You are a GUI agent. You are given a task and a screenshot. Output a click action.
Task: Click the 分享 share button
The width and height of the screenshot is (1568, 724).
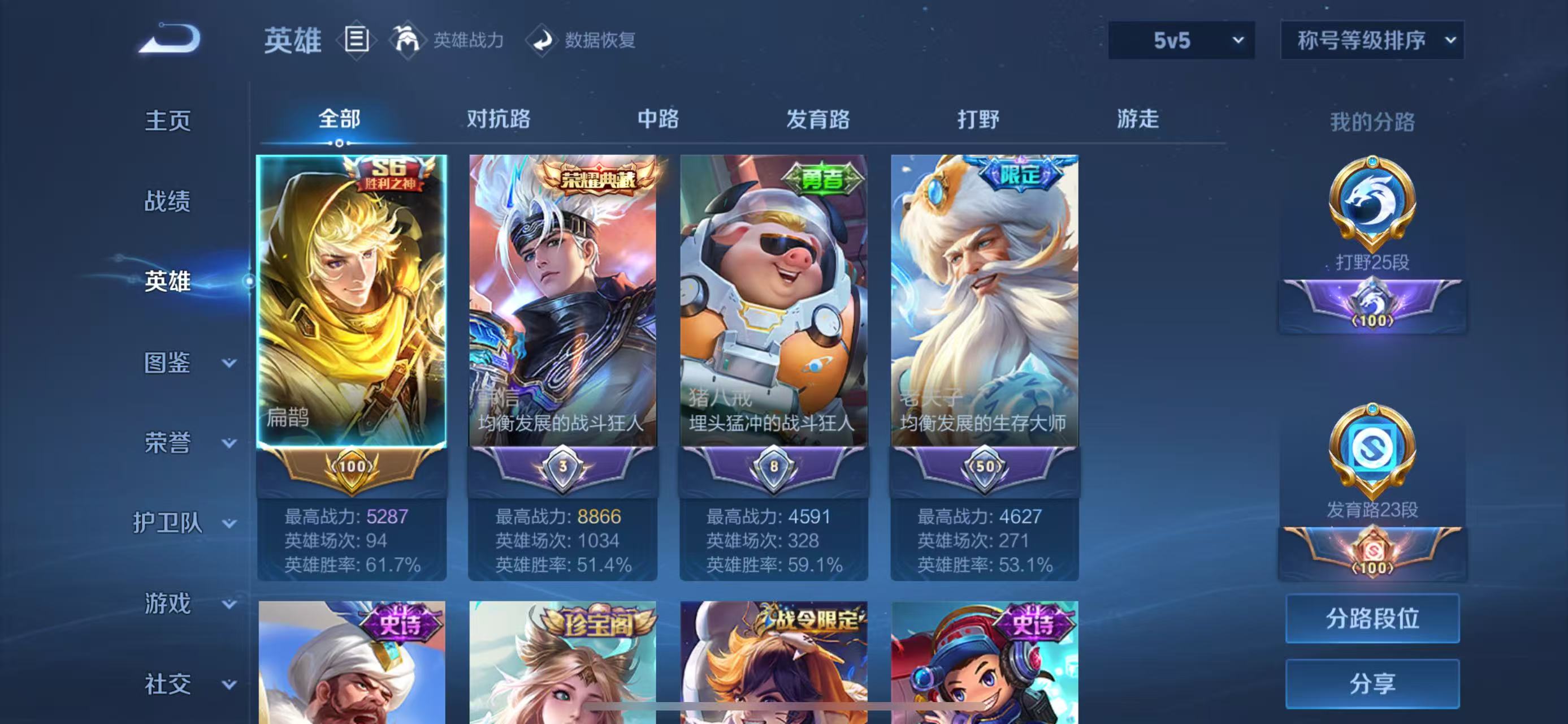pyautogui.click(x=1372, y=682)
